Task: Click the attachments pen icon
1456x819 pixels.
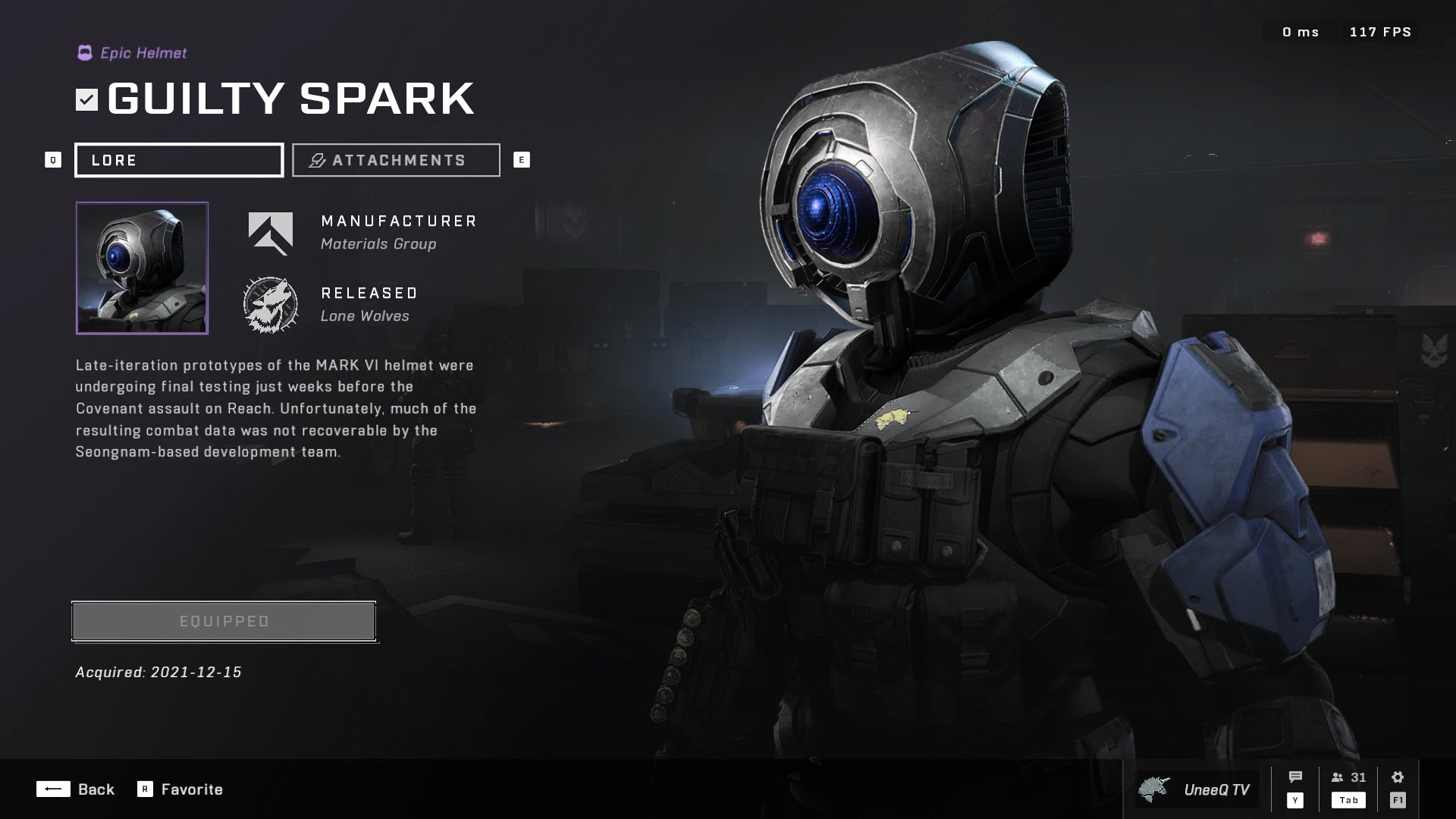Action: (x=315, y=159)
